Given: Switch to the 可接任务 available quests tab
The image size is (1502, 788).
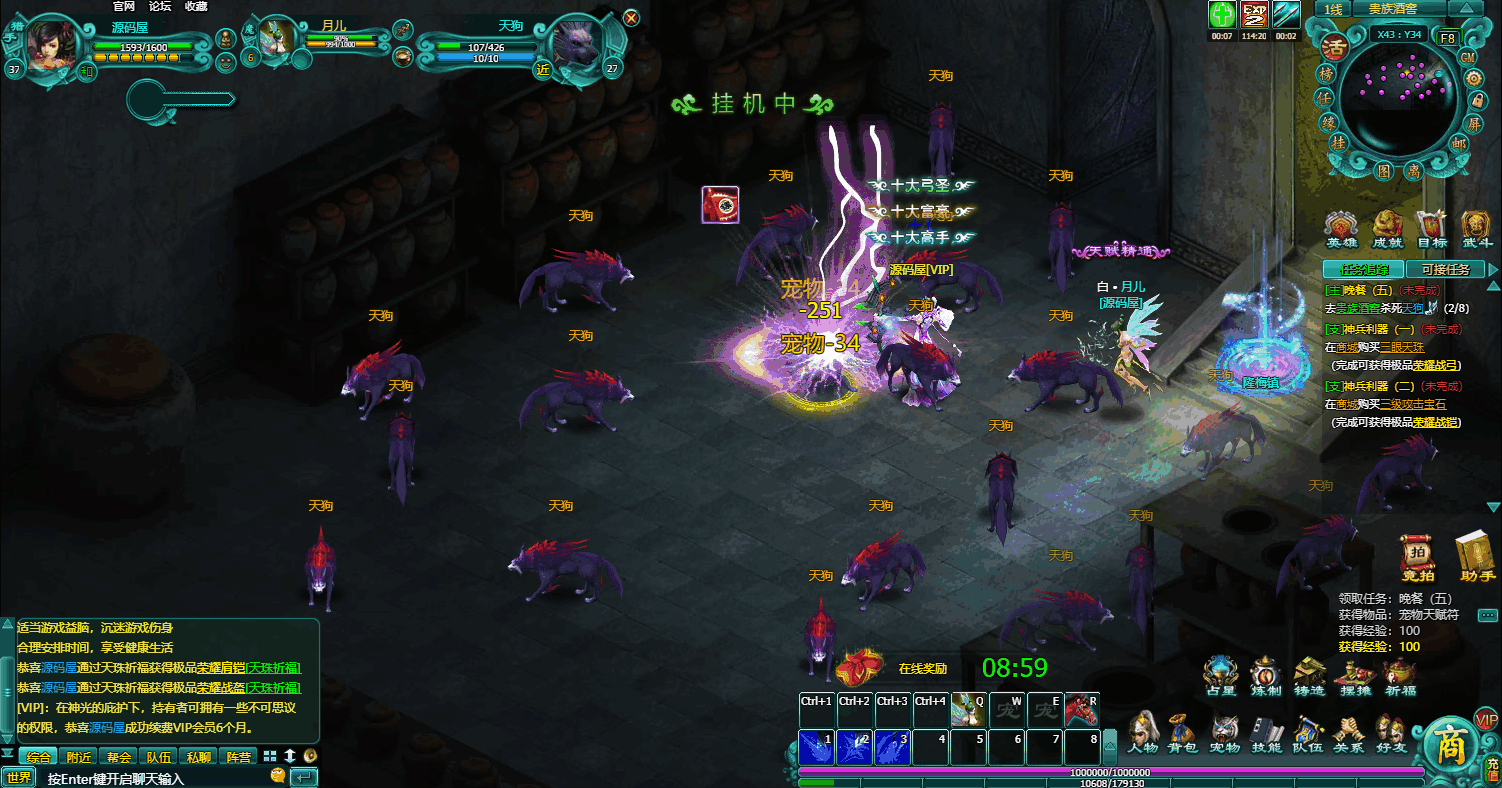Looking at the screenshot, I should coord(1444,269).
